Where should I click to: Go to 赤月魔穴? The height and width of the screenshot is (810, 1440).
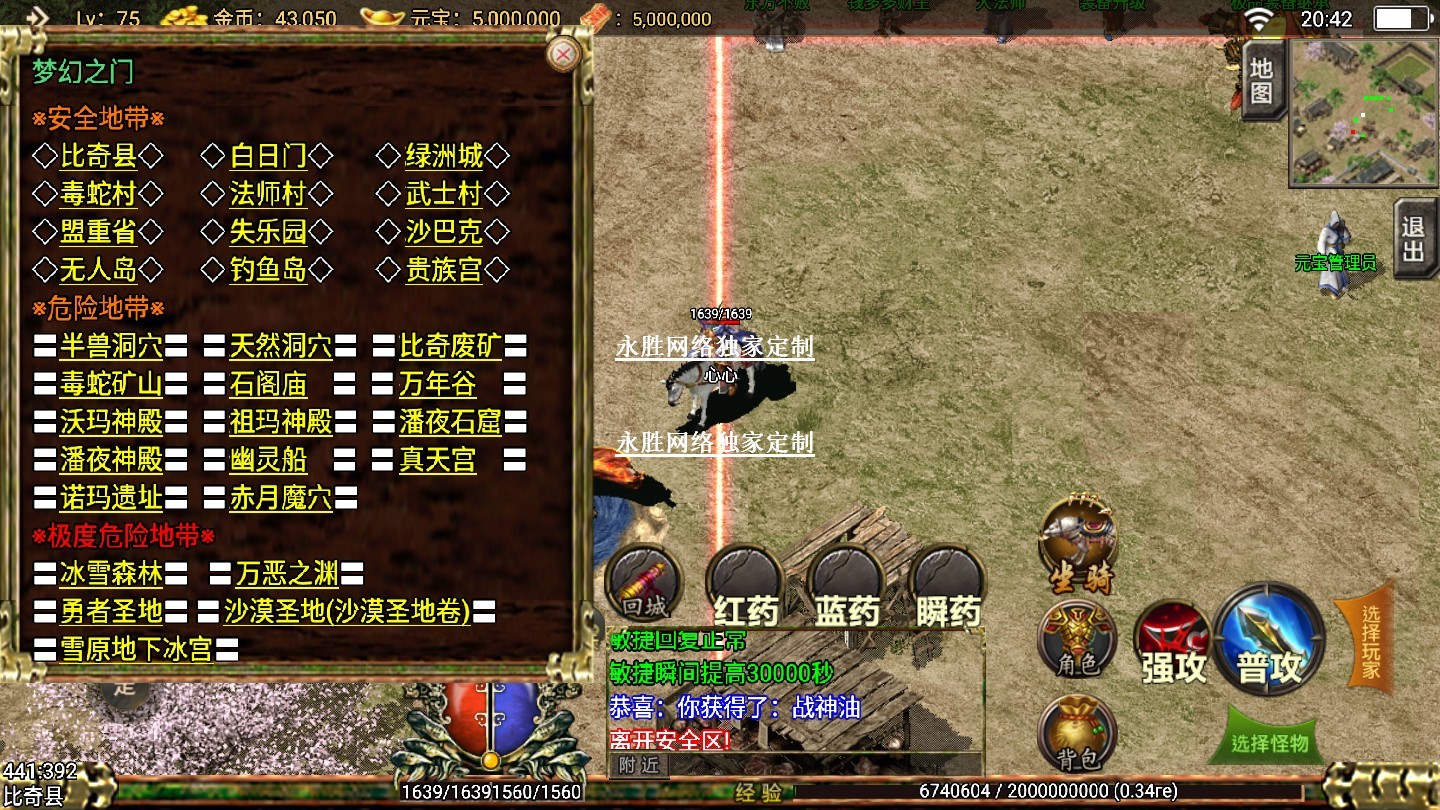tap(280, 498)
